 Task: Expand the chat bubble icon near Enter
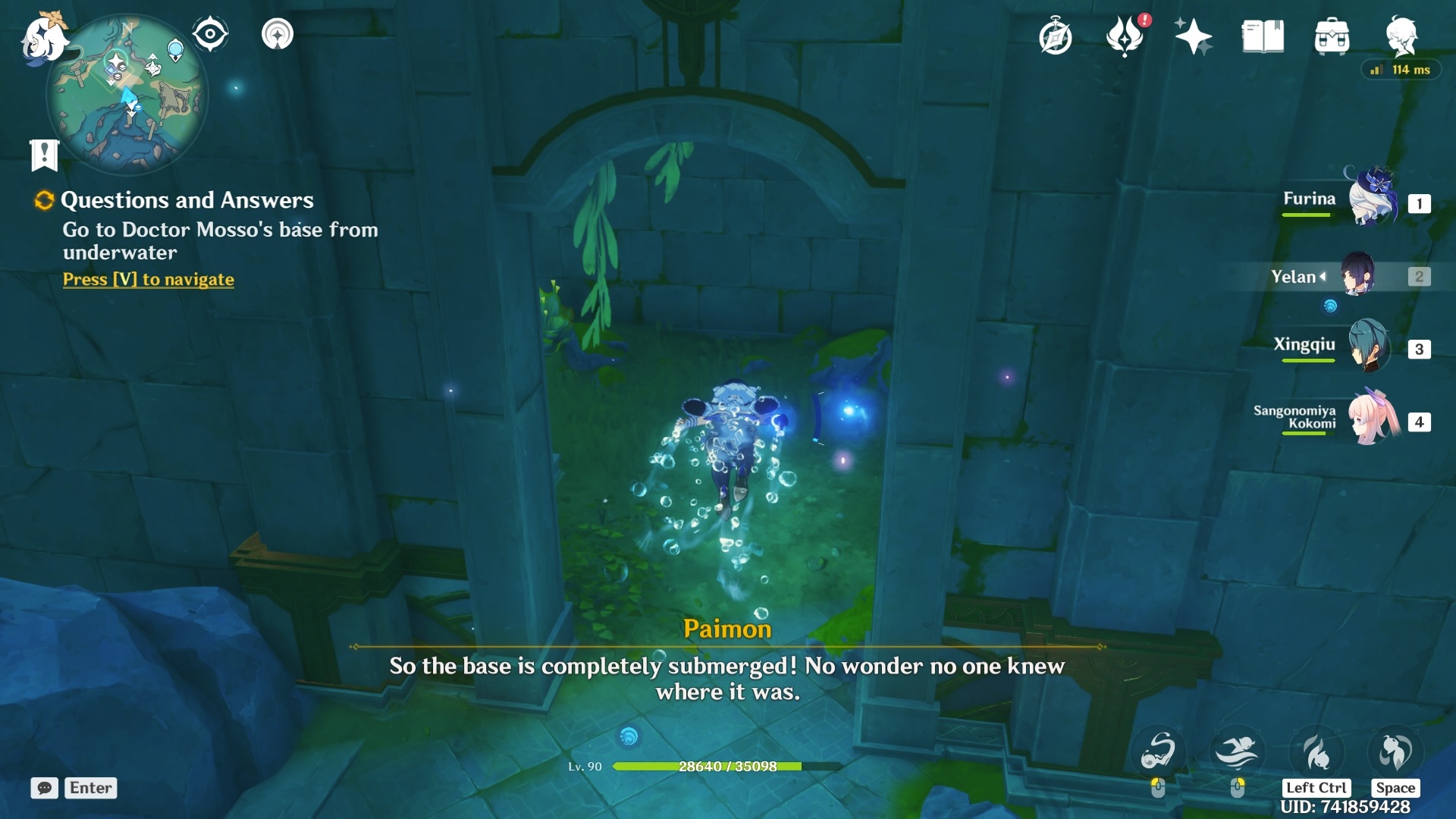(x=45, y=789)
